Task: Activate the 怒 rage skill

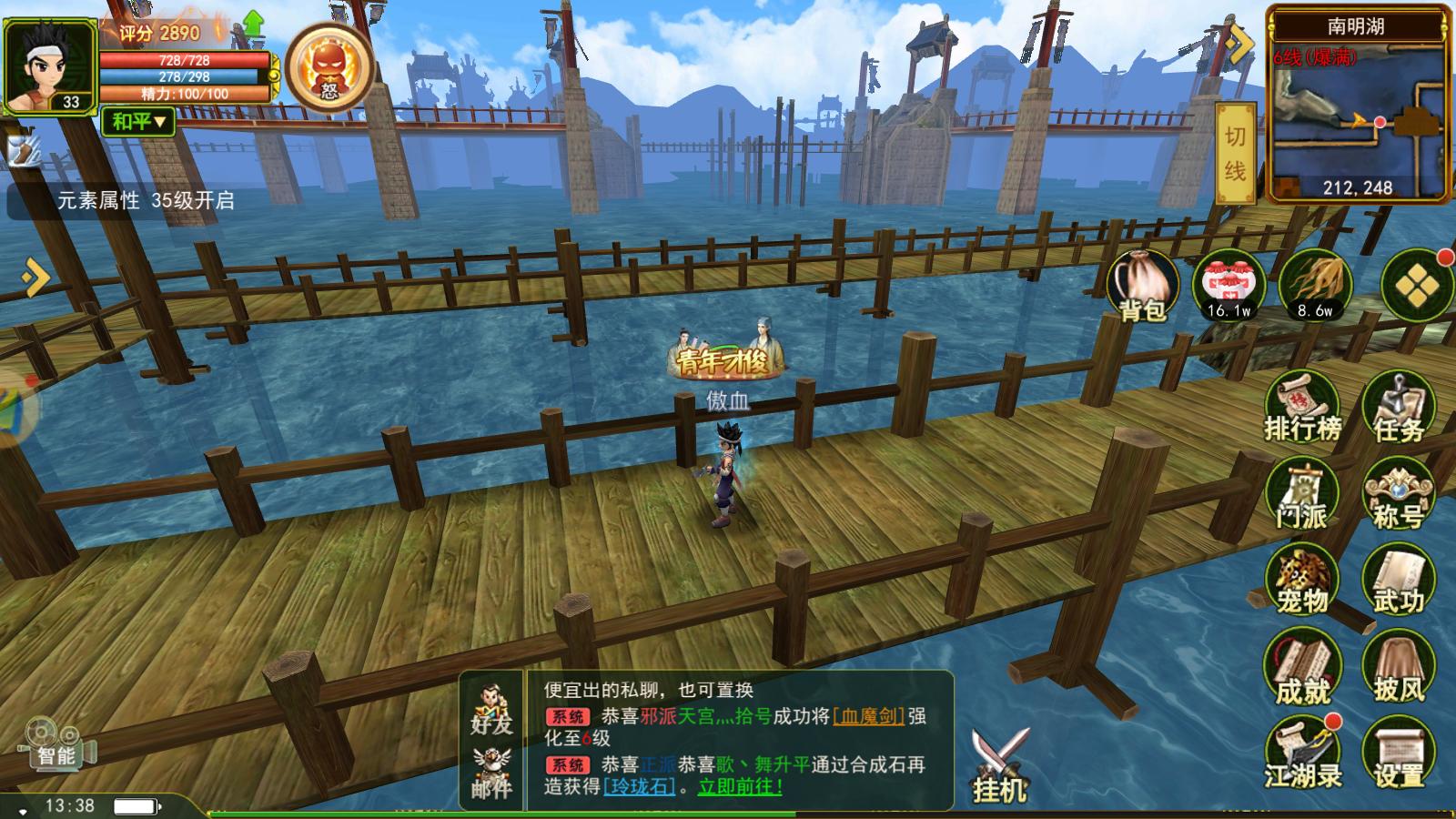Action: click(329, 68)
